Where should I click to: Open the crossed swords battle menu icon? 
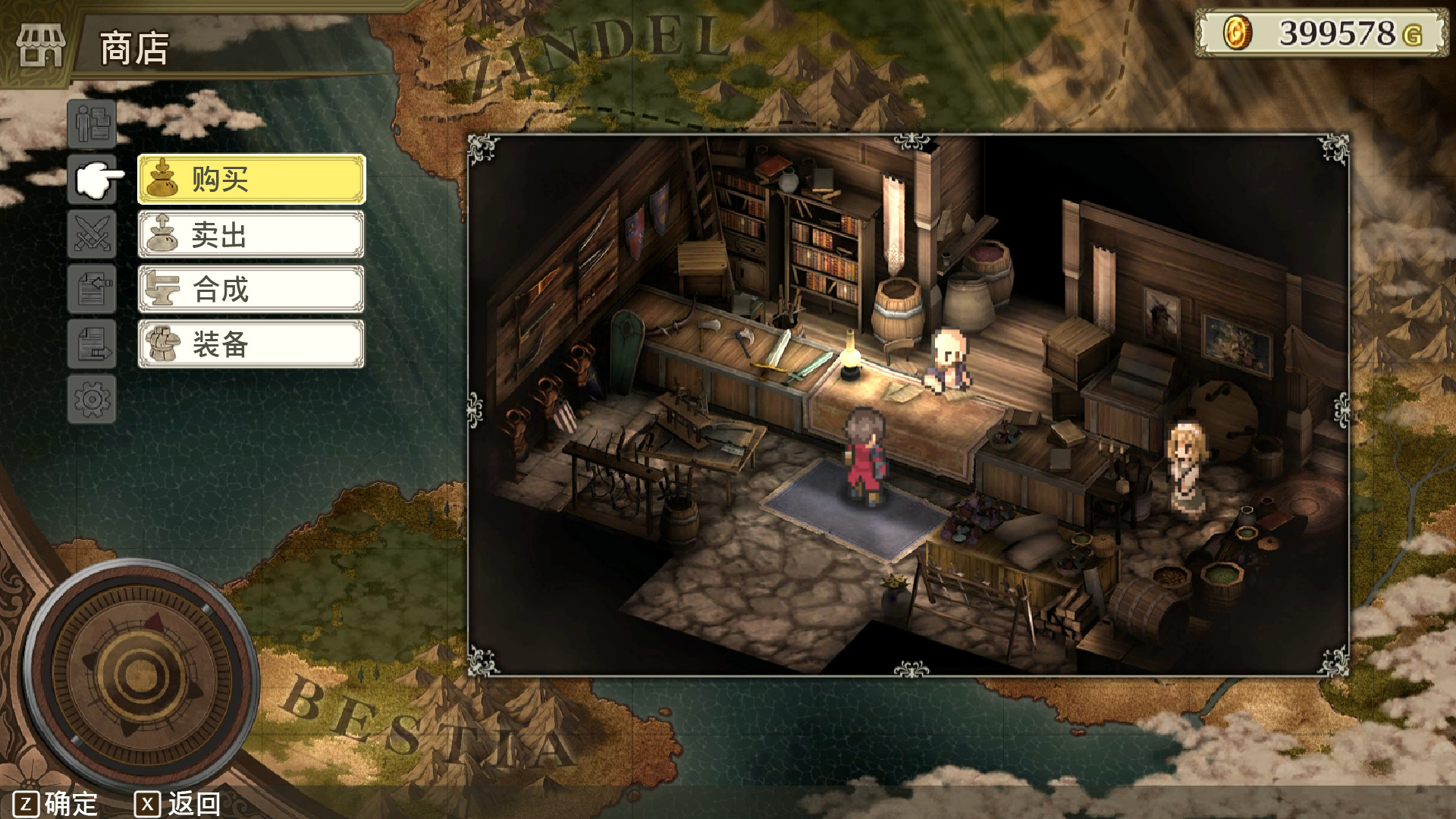point(91,235)
